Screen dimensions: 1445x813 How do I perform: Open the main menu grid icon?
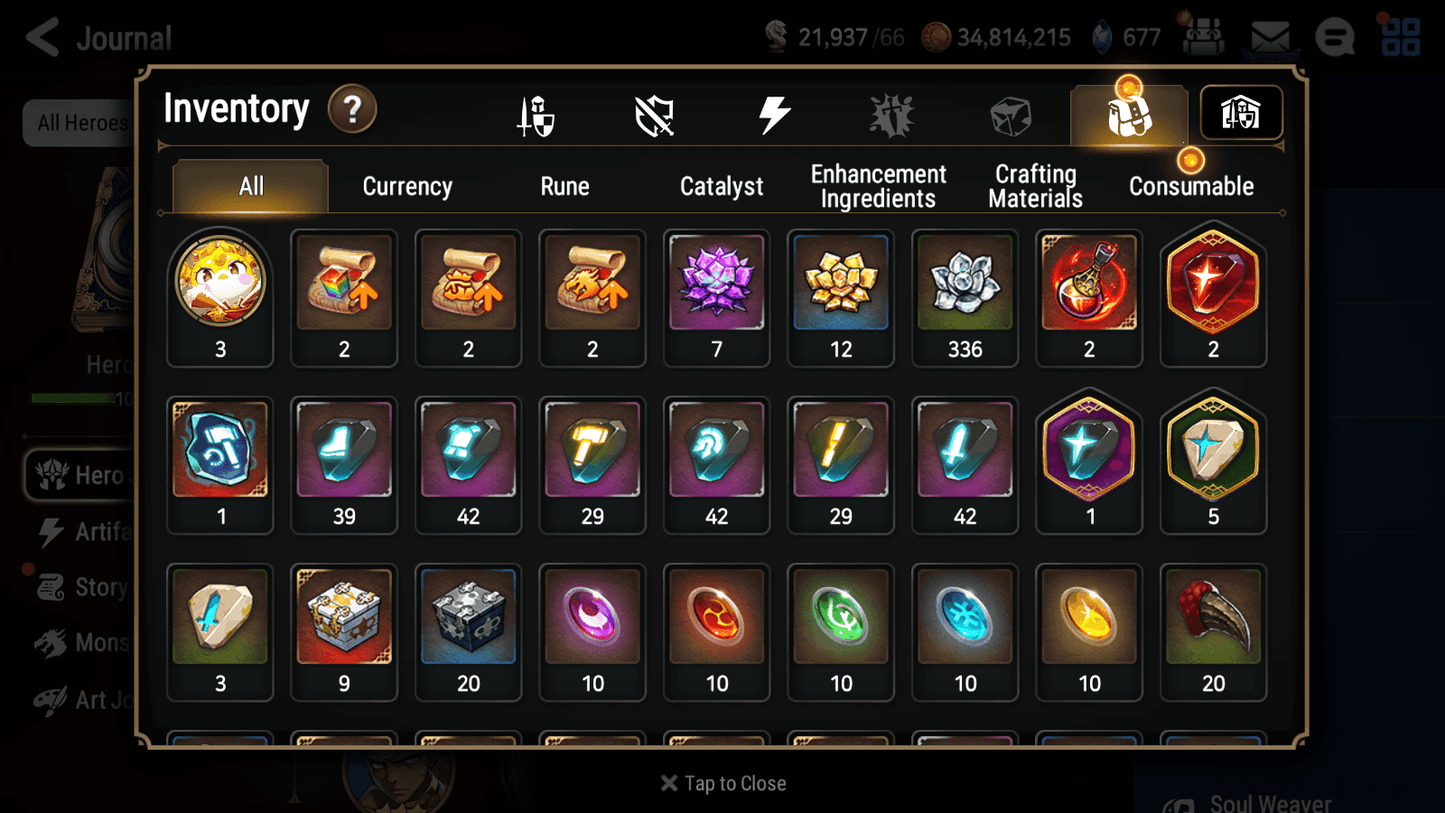click(1401, 37)
